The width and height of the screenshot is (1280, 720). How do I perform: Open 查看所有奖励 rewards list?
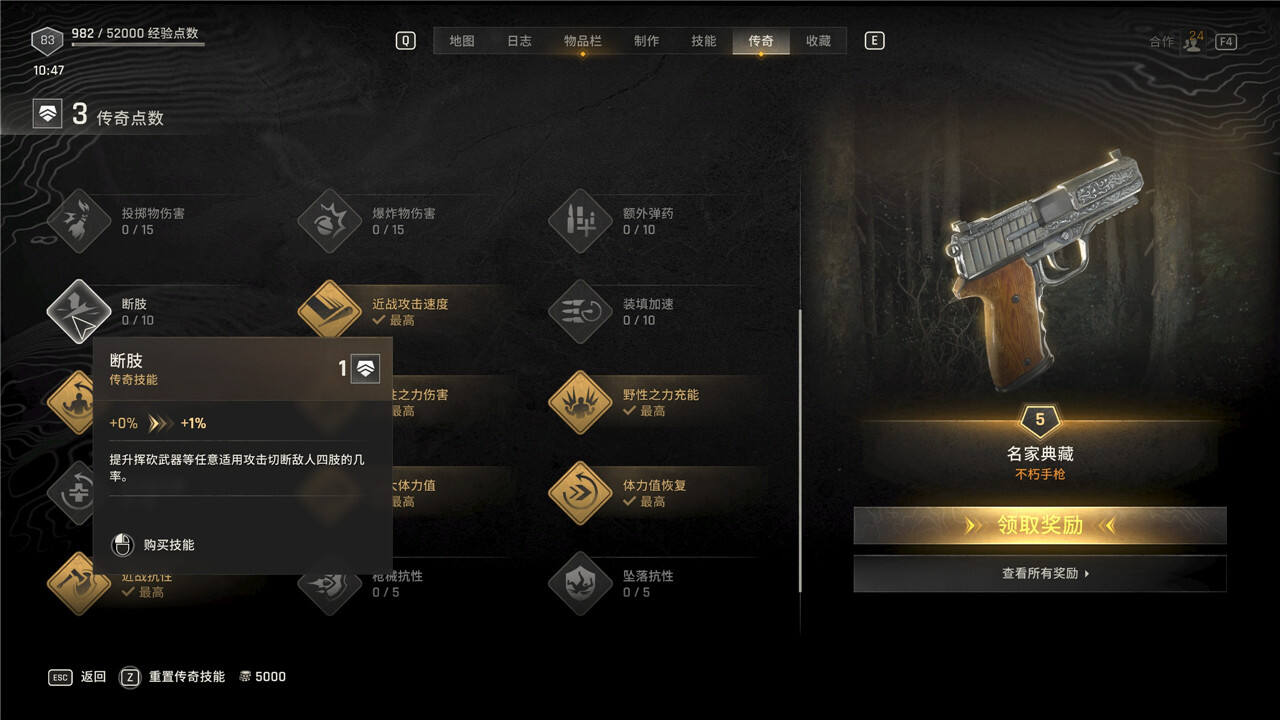point(1039,574)
